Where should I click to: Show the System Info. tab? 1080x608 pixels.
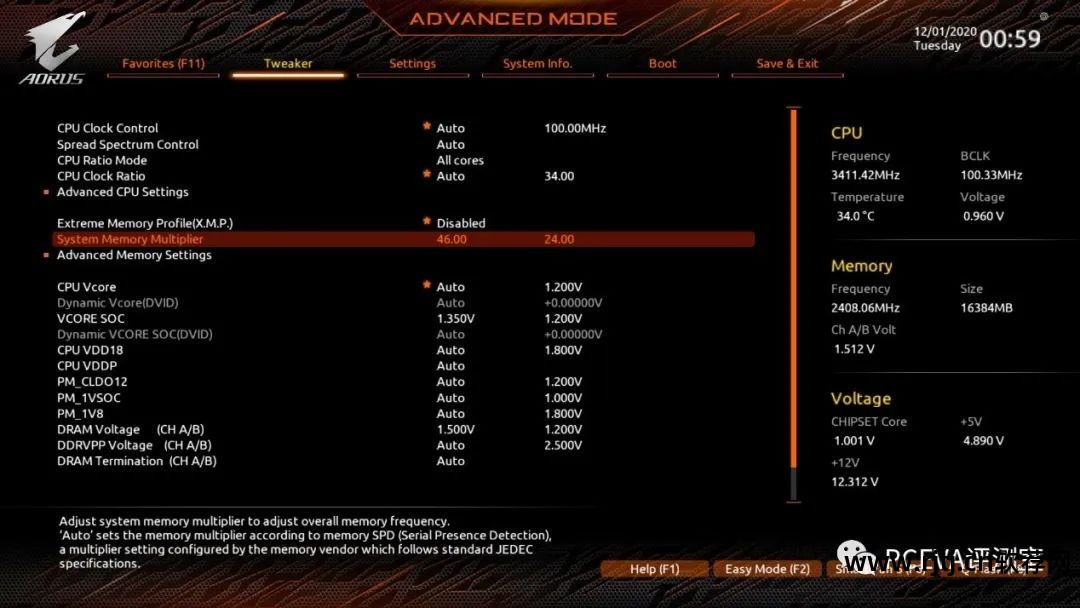[x=537, y=64]
